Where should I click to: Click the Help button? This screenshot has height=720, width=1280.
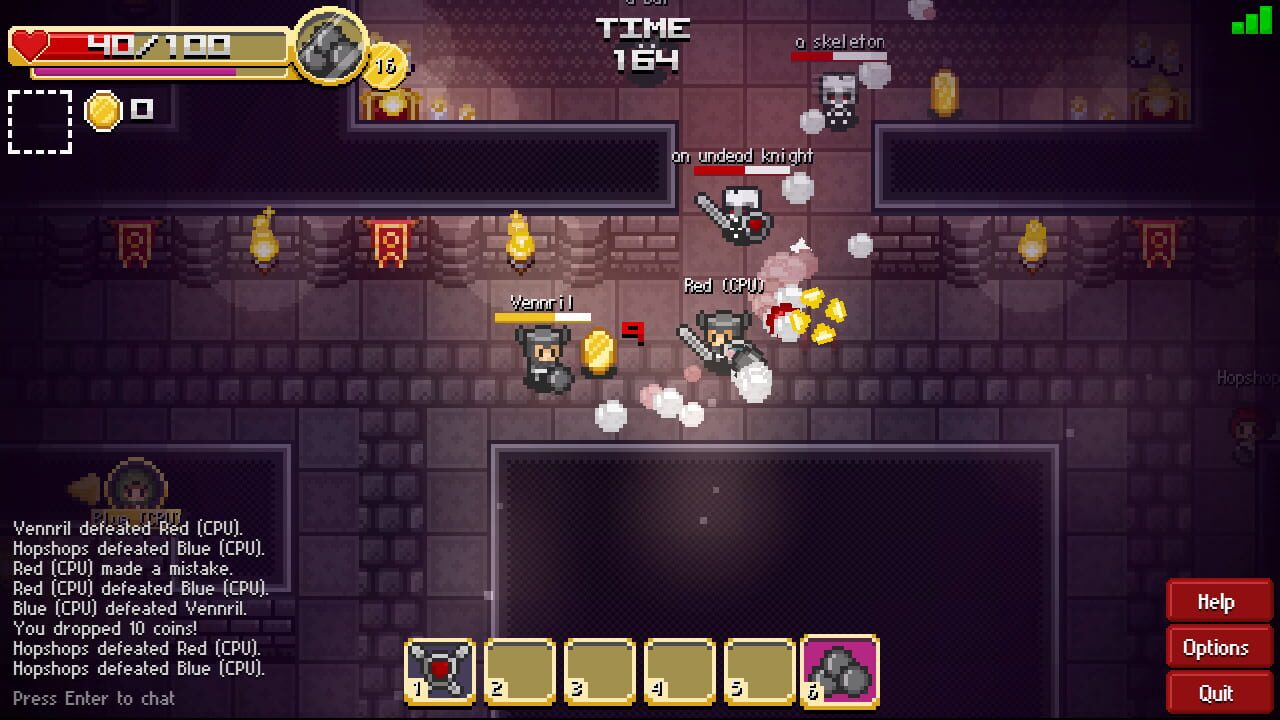click(x=1218, y=601)
